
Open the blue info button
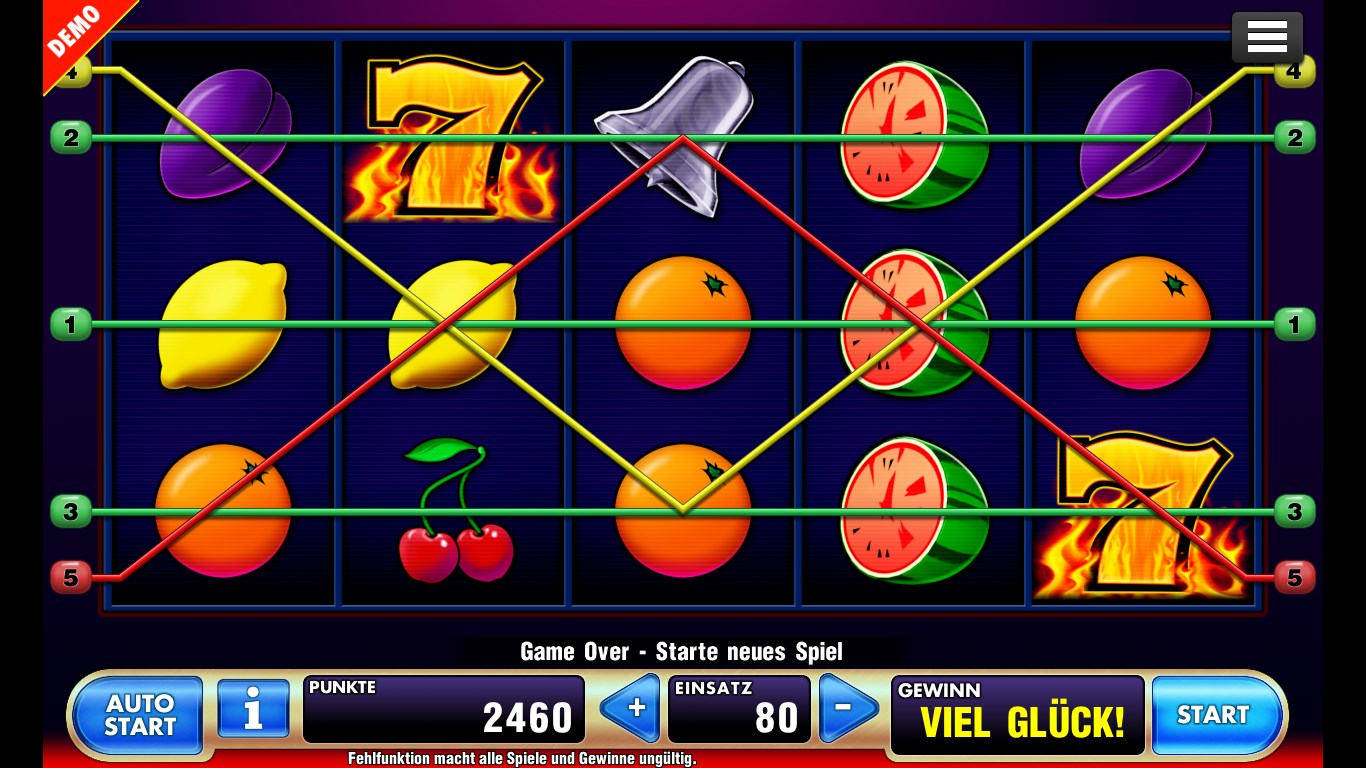pyautogui.click(x=253, y=710)
